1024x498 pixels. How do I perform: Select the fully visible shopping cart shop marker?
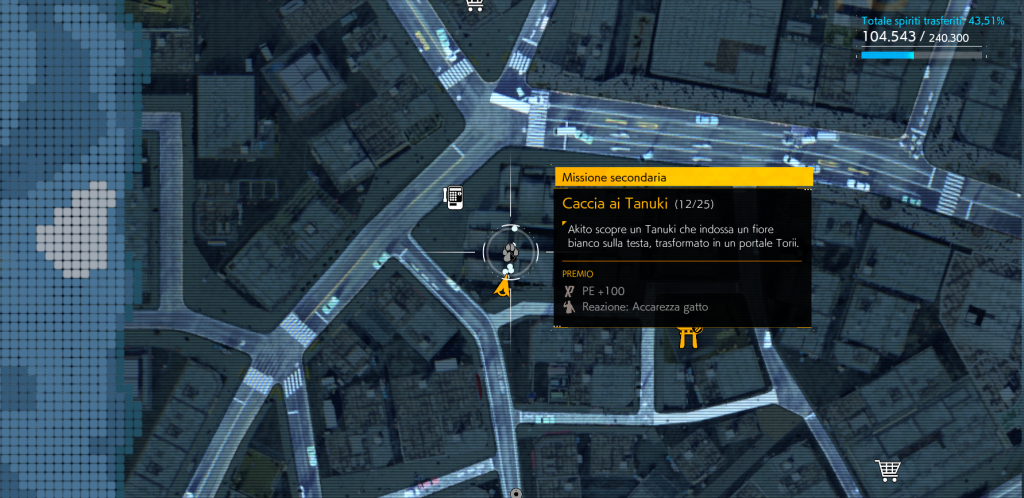(886, 469)
